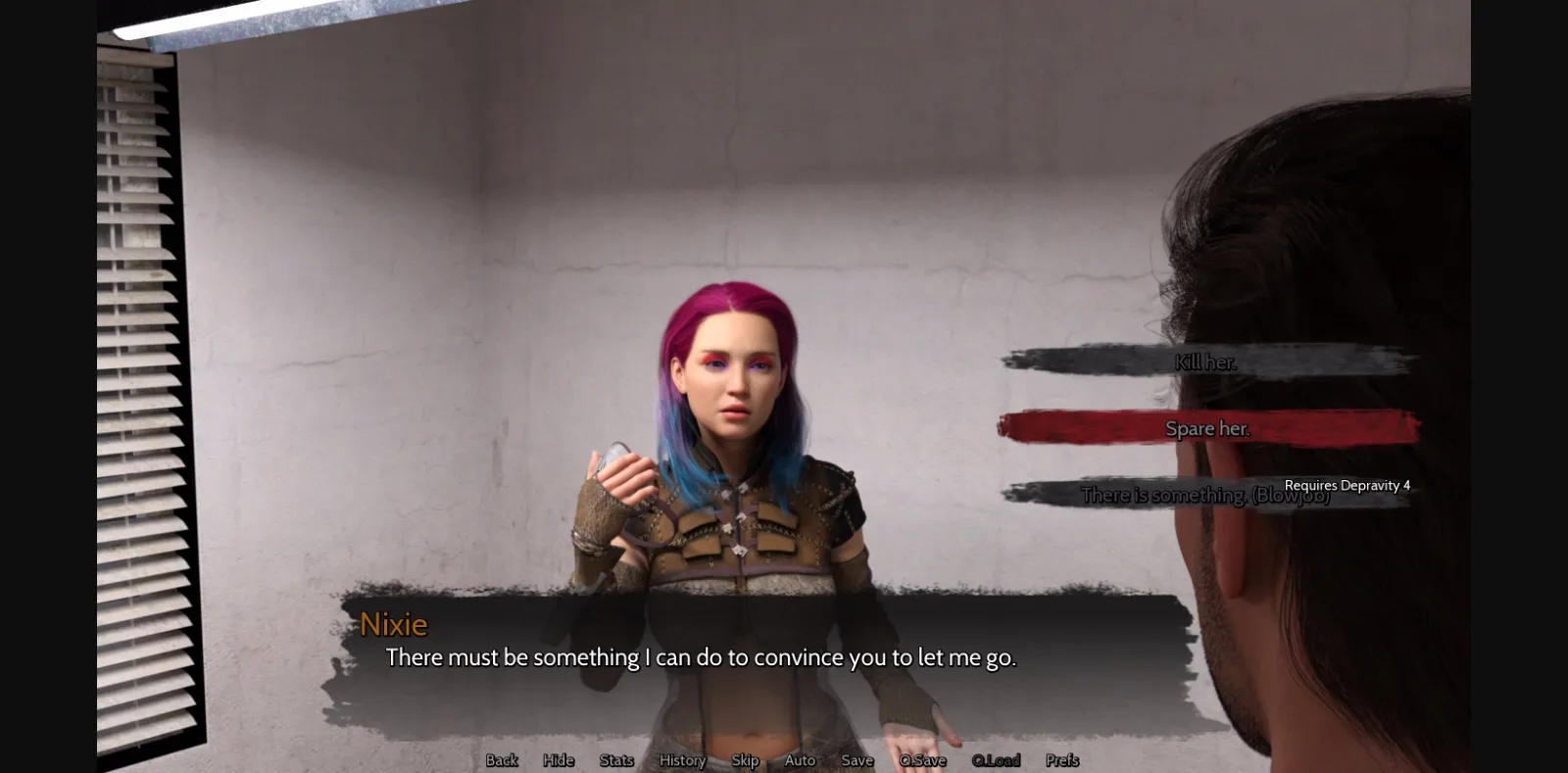
Task: Go back to the previous dialogue
Action: [501, 760]
